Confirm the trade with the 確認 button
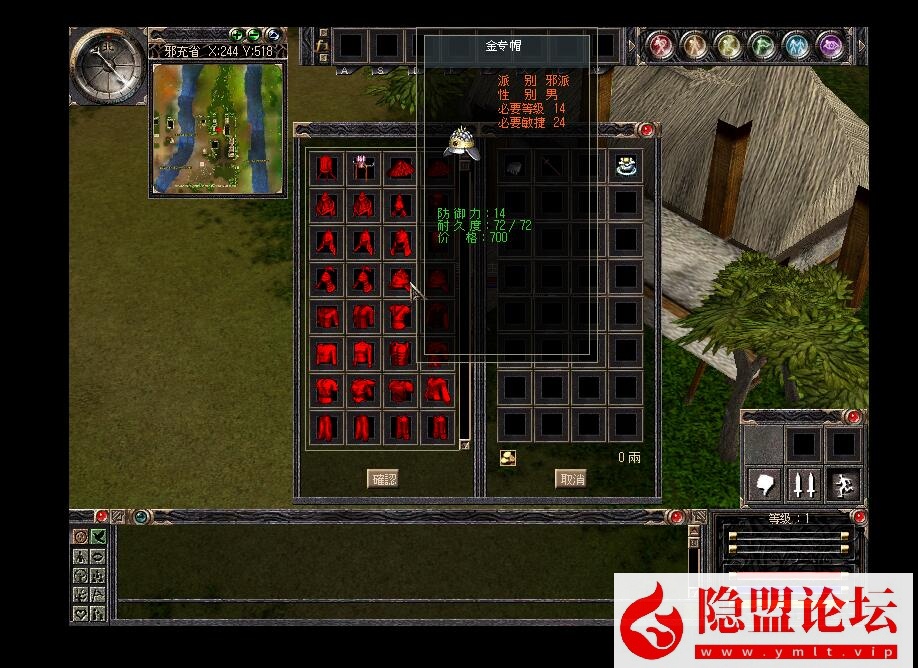 (x=384, y=479)
